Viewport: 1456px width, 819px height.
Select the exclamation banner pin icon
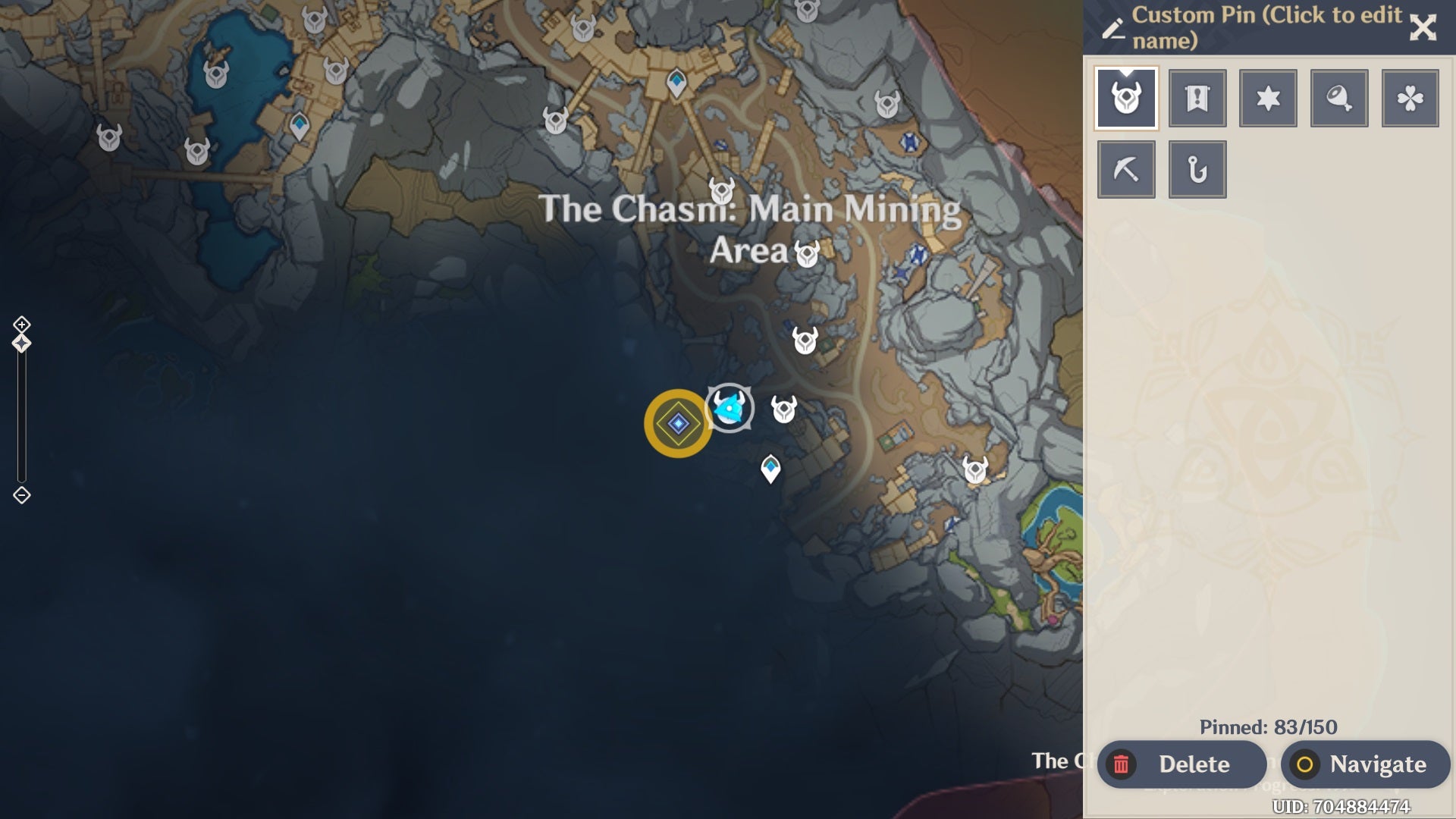(1197, 97)
